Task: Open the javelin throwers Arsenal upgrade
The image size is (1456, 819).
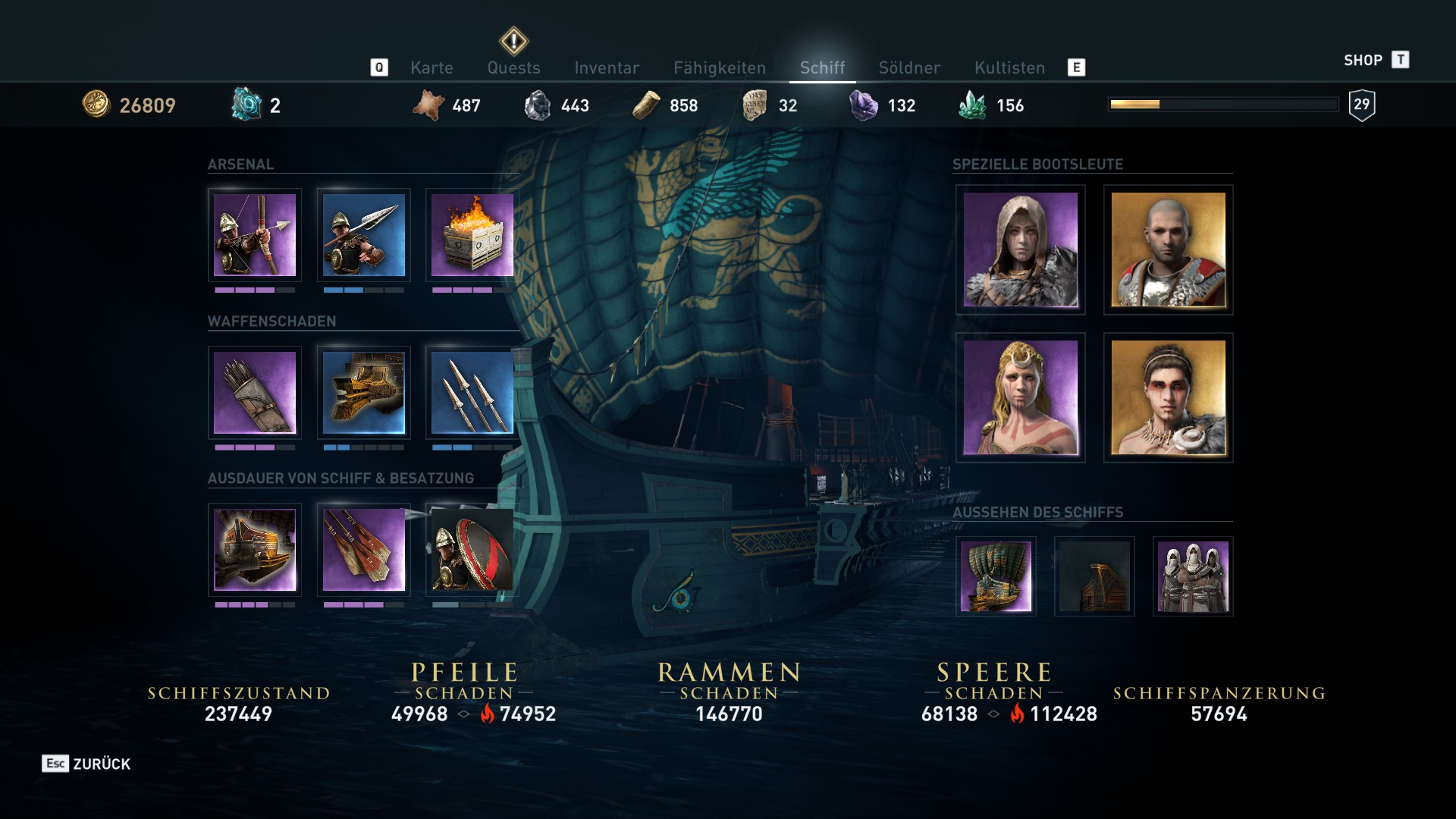Action: coord(362,237)
